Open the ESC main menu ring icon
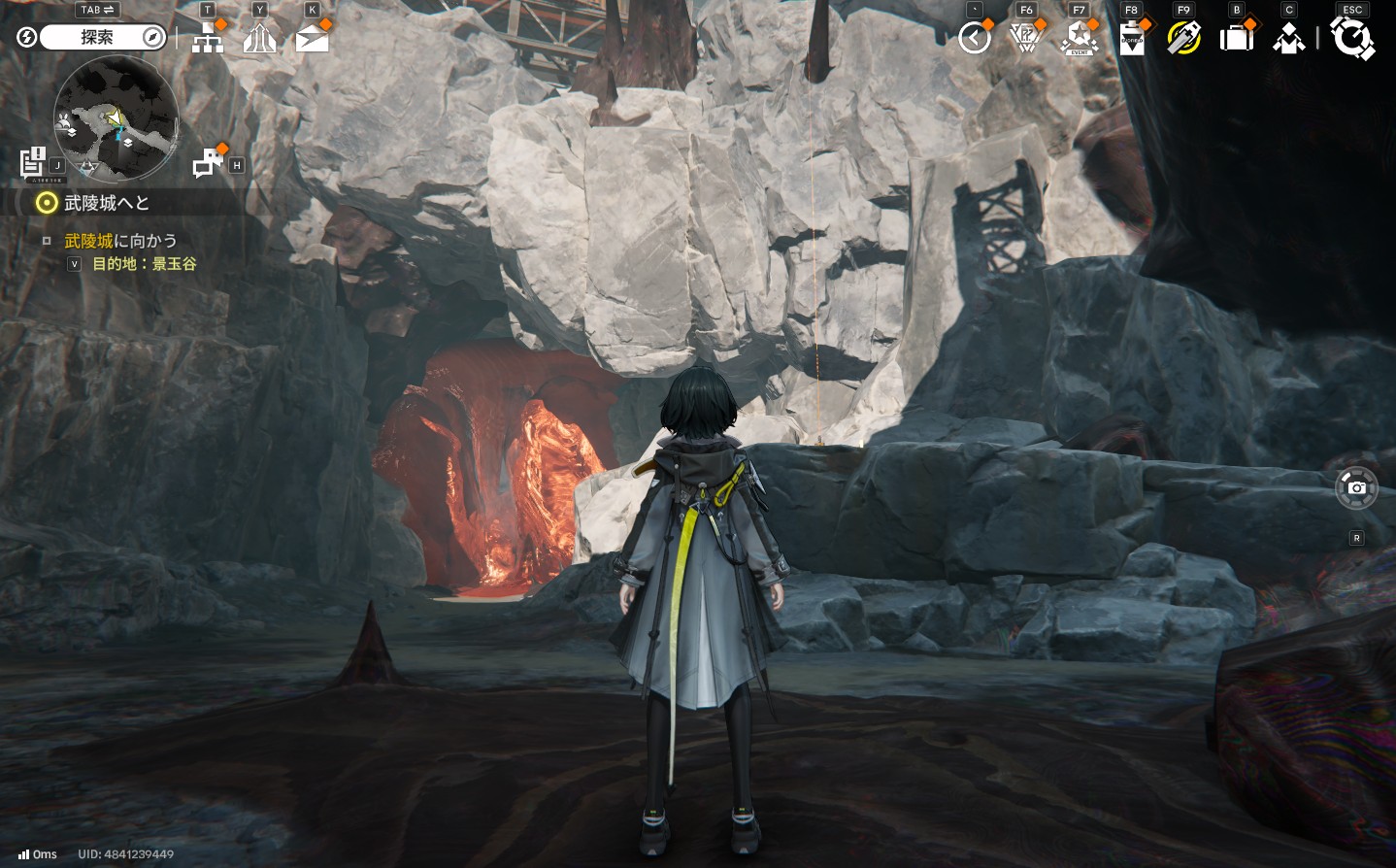This screenshot has width=1396, height=868. tap(1352, 39)
